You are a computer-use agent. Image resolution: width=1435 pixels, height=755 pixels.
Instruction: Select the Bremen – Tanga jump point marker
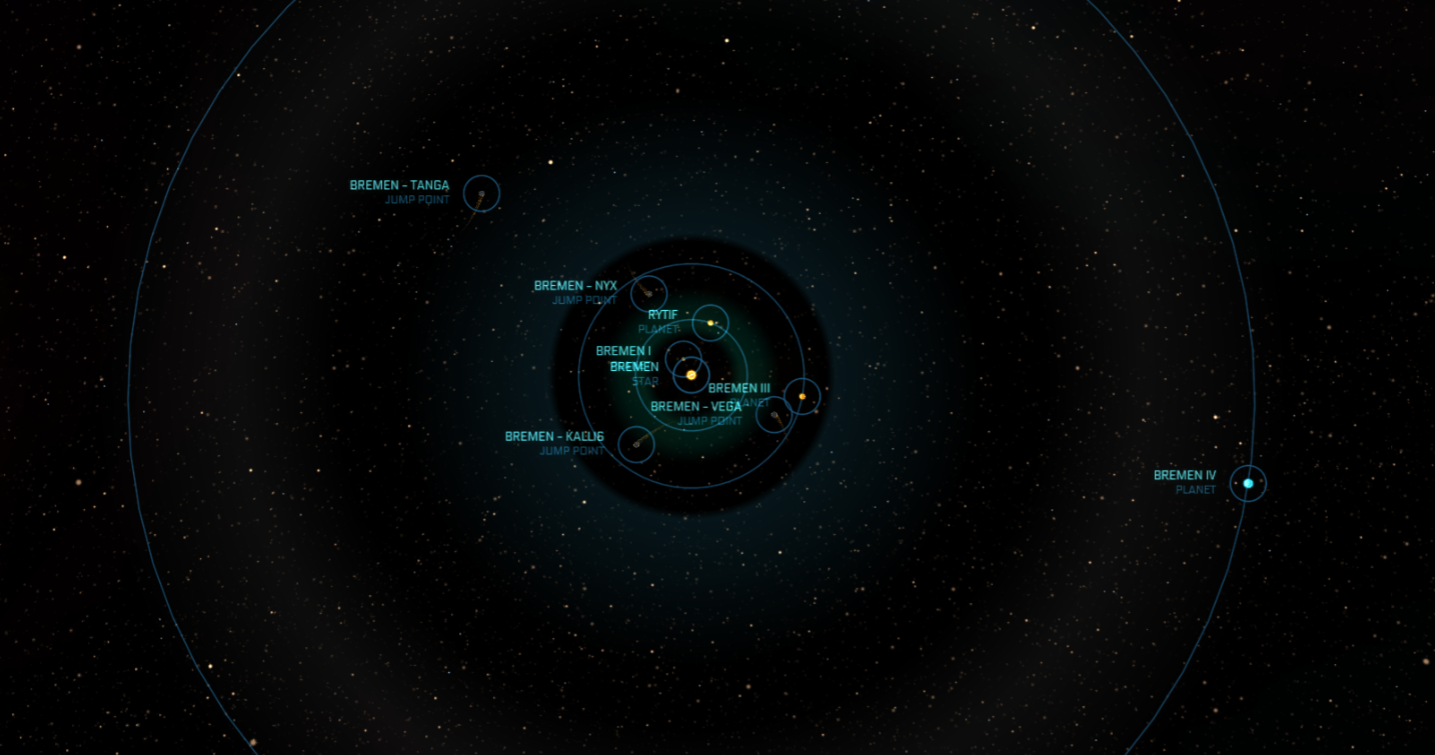tap(481, 193)
